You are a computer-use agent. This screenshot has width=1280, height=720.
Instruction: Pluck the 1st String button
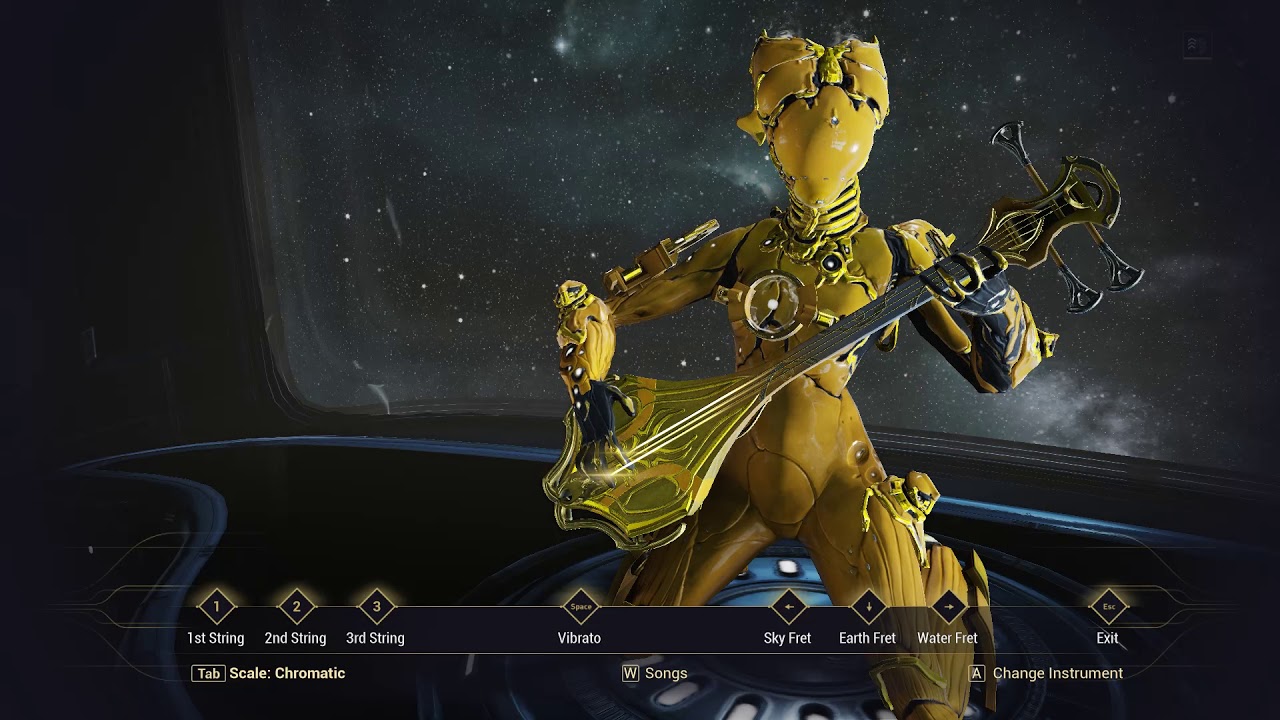click(216, 607)
